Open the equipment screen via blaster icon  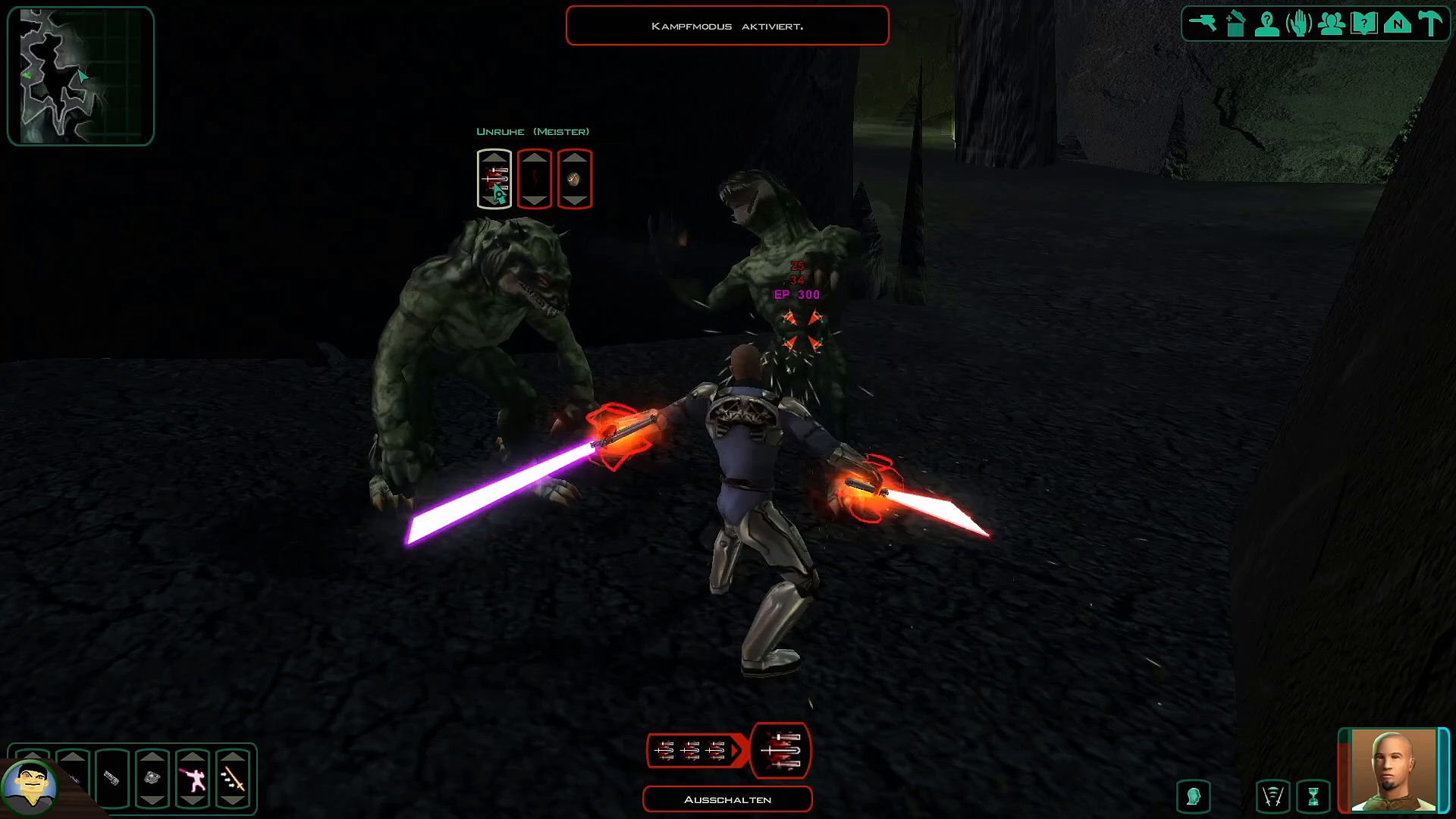pyautogui.click(x=1202, y=24)
